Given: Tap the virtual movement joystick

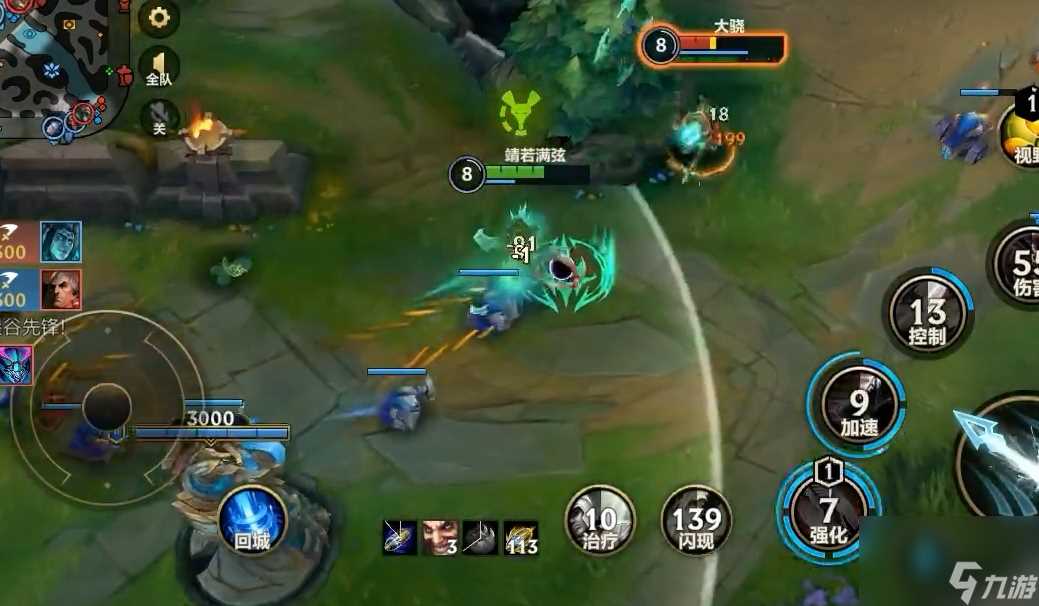Looking at the screenshot, I should [x=107, y=405].
